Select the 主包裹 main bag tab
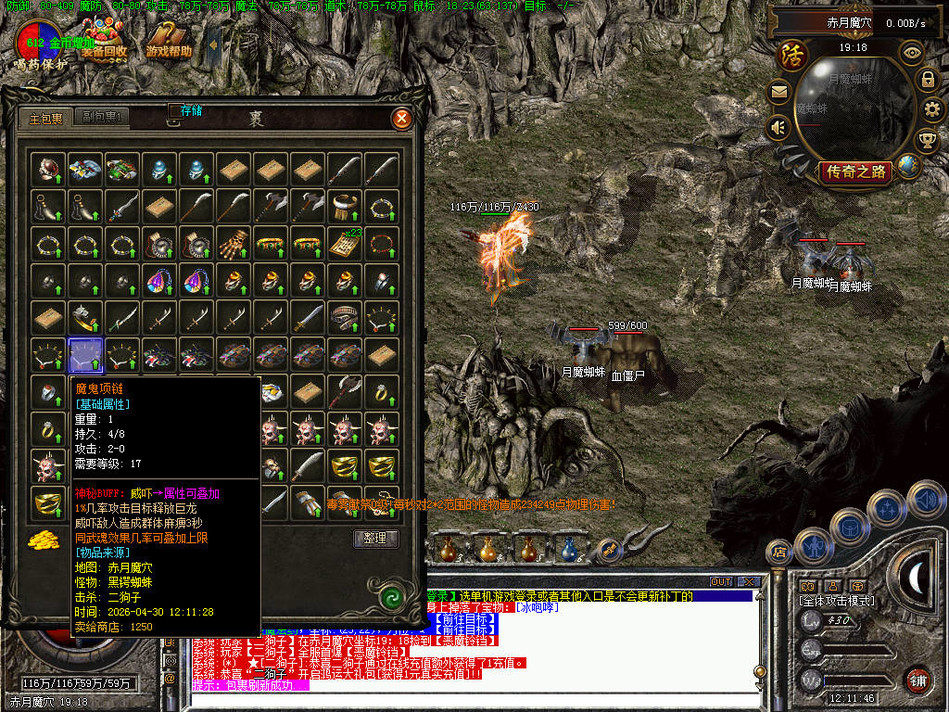Image resolution: width=949 pixels, height=712 pixels. point(46,118)
